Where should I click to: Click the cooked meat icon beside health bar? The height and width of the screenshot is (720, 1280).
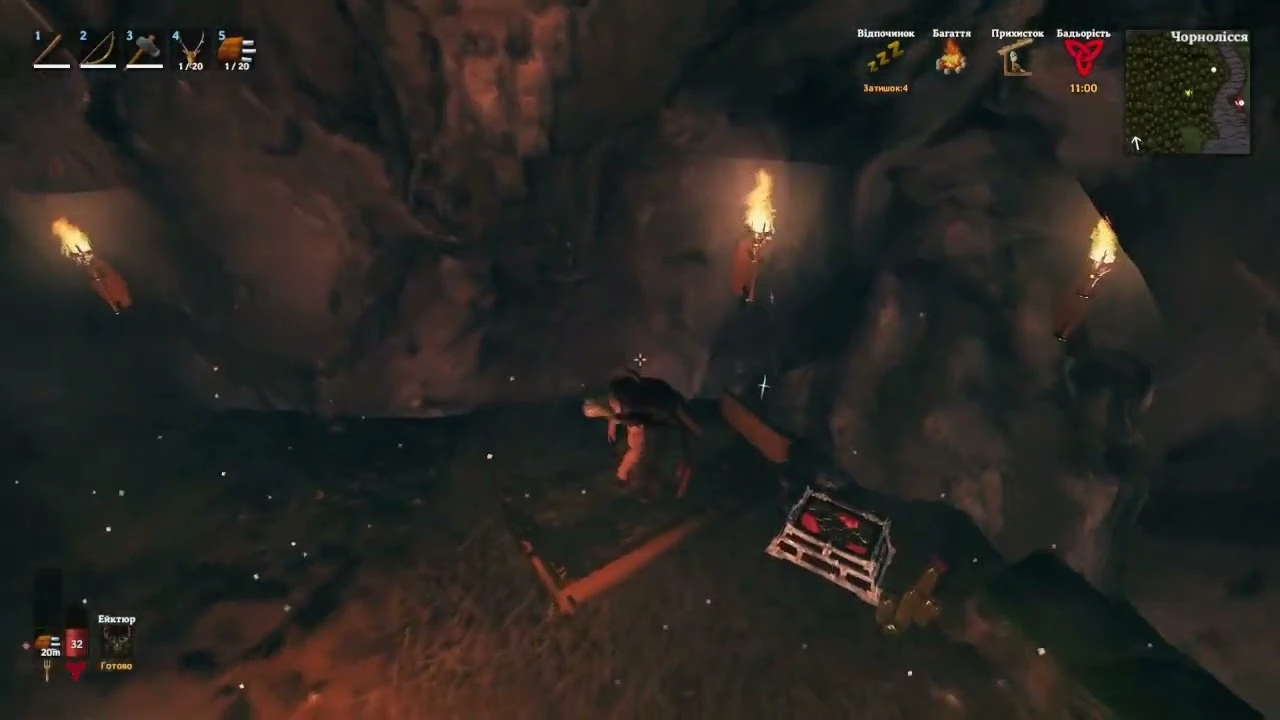pyautogui.click(x=42, y=641)
